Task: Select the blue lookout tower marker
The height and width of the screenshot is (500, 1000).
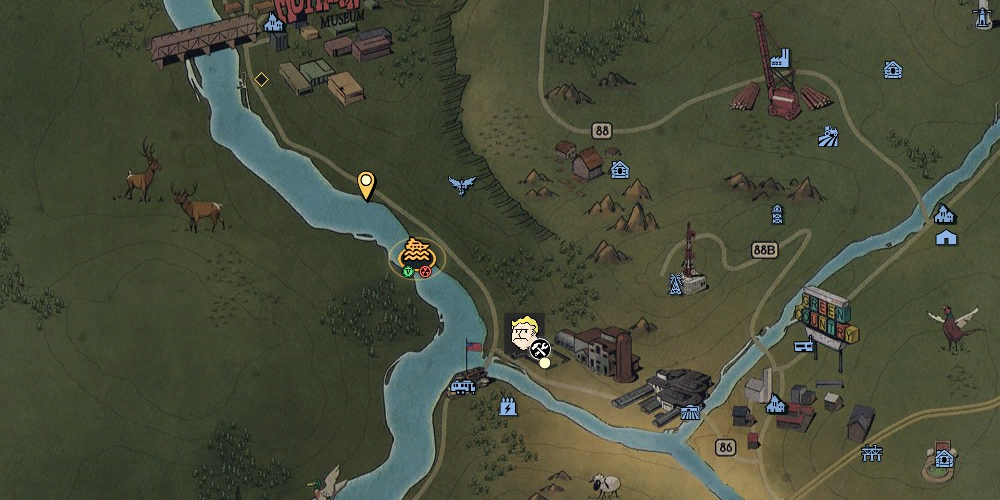Action: point(776,214)
